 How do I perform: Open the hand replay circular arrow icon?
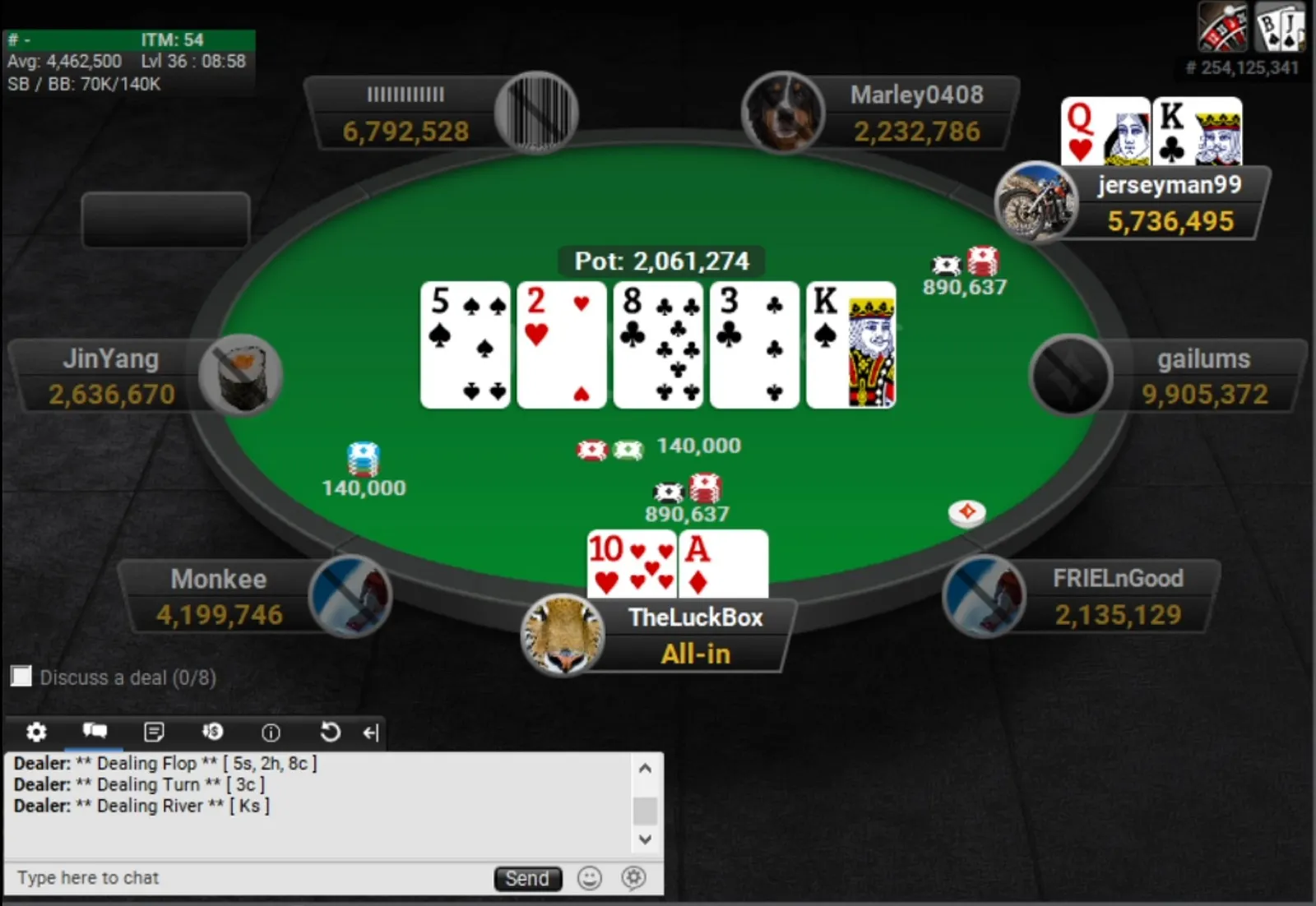point(330,732)
